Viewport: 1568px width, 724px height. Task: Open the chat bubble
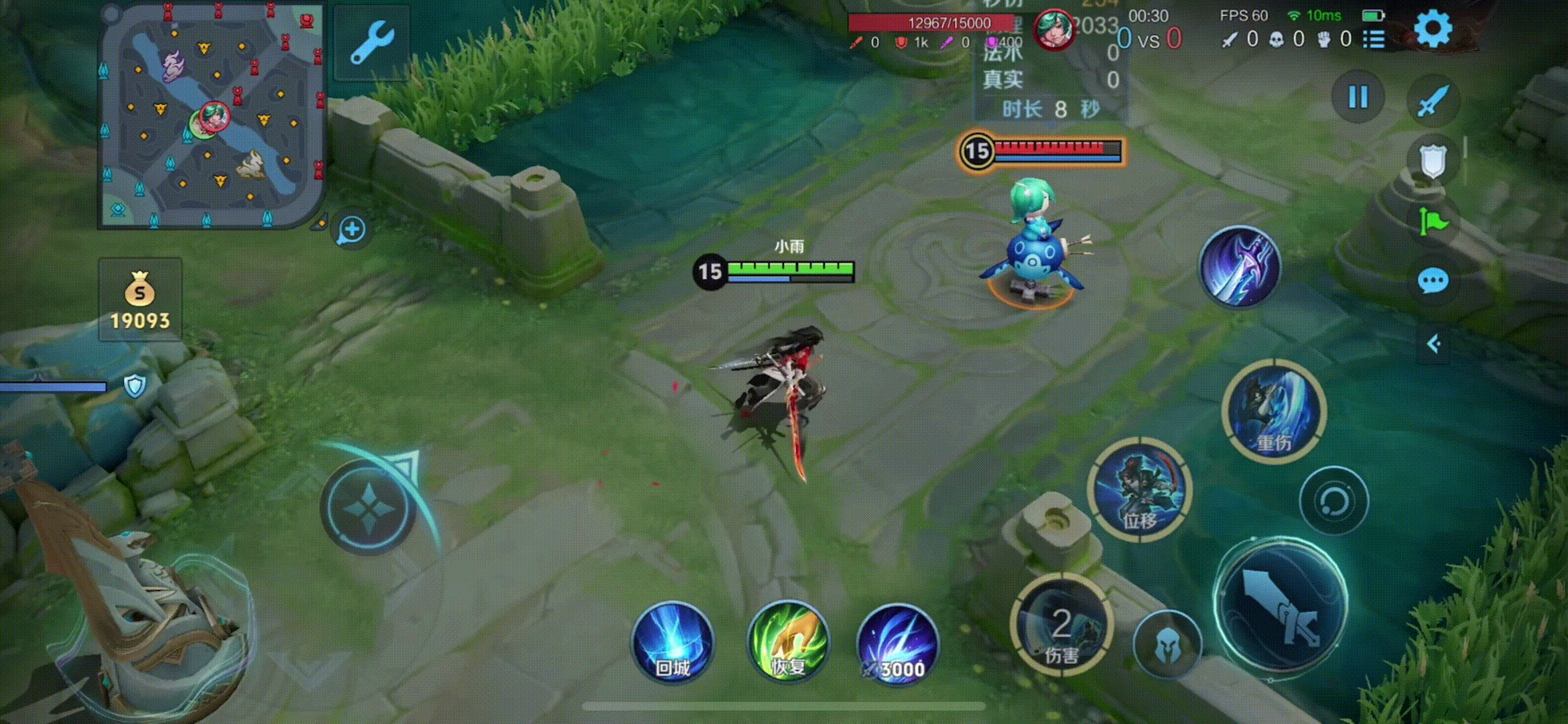click(x=1433, y=281)
